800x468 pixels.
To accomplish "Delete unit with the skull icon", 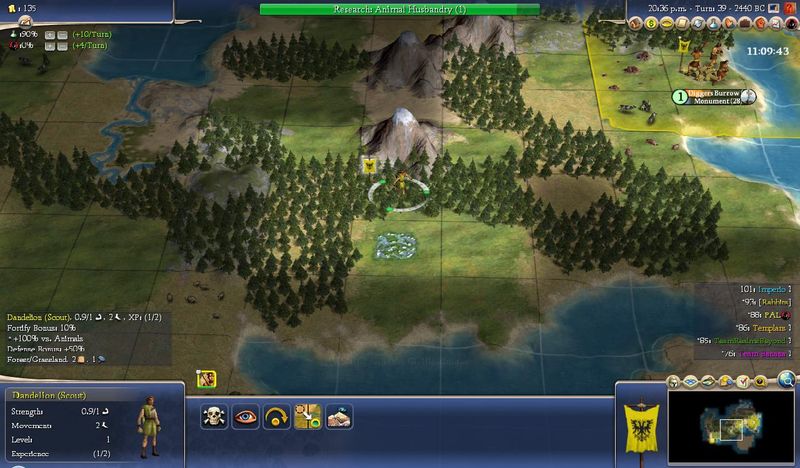I will (213, 417).
